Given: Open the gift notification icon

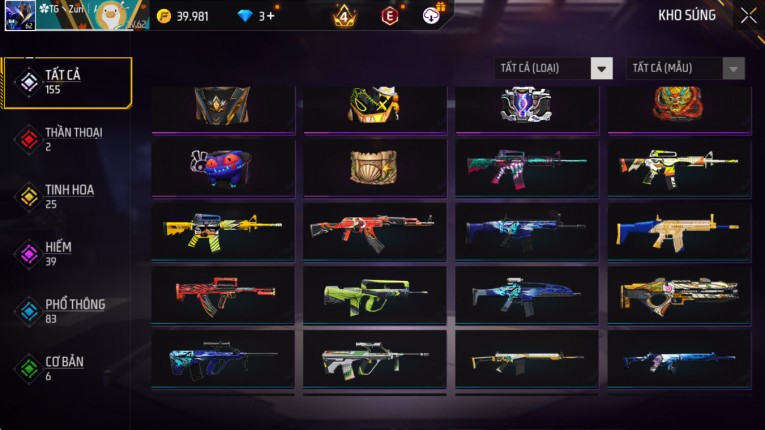Looking at the screenshot, I should pos(432,15).
